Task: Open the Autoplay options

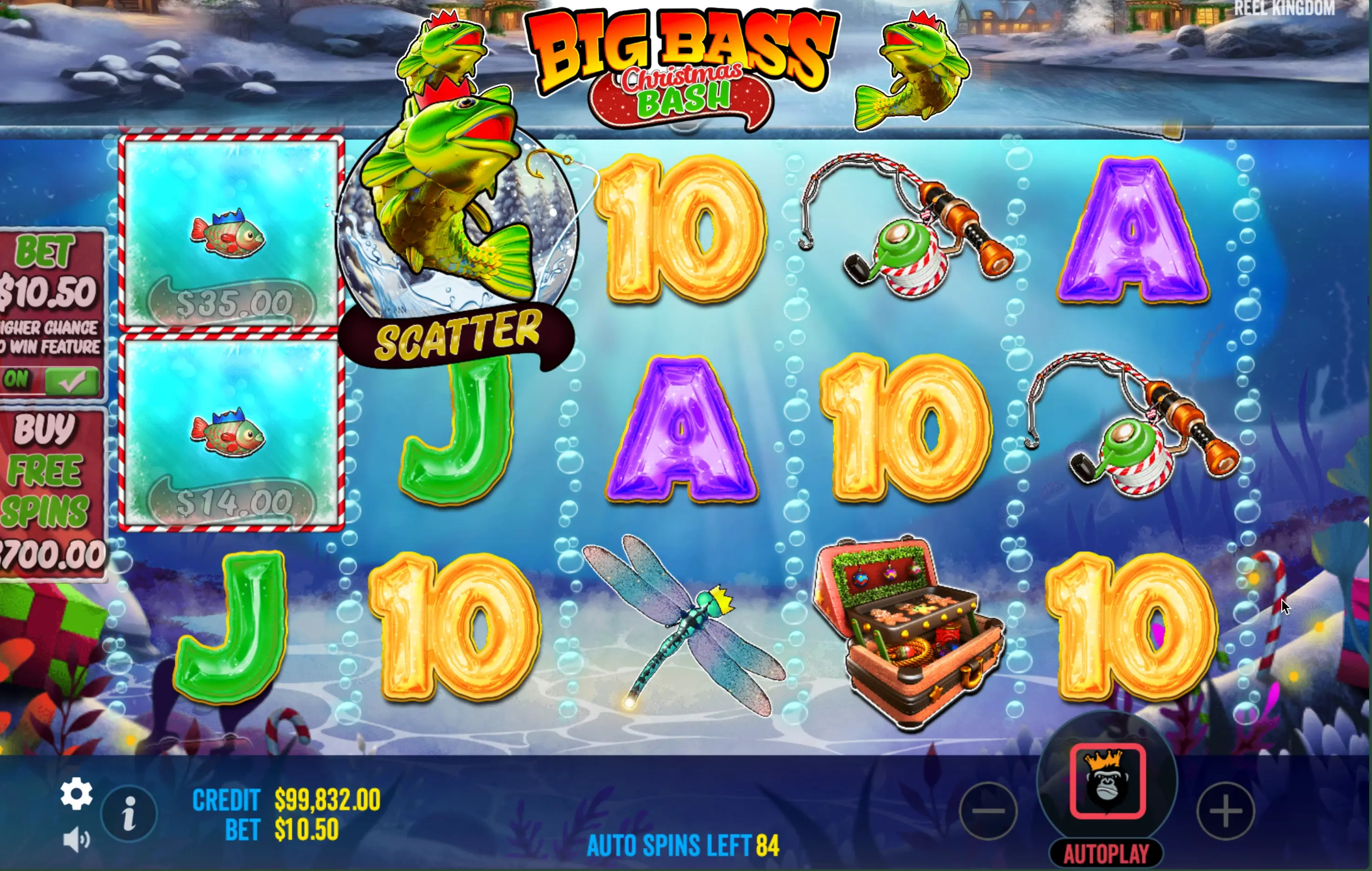Action: 1106,854
